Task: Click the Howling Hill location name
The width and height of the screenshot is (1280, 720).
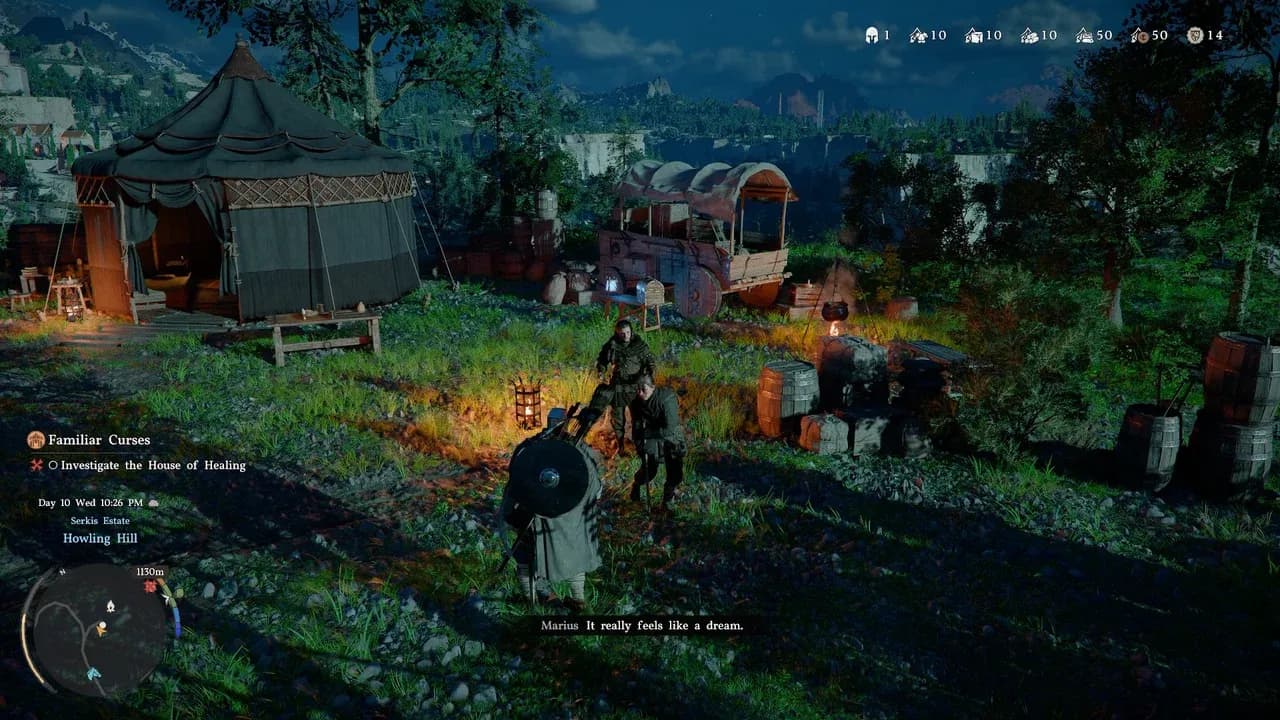Action: click(100, 538)
